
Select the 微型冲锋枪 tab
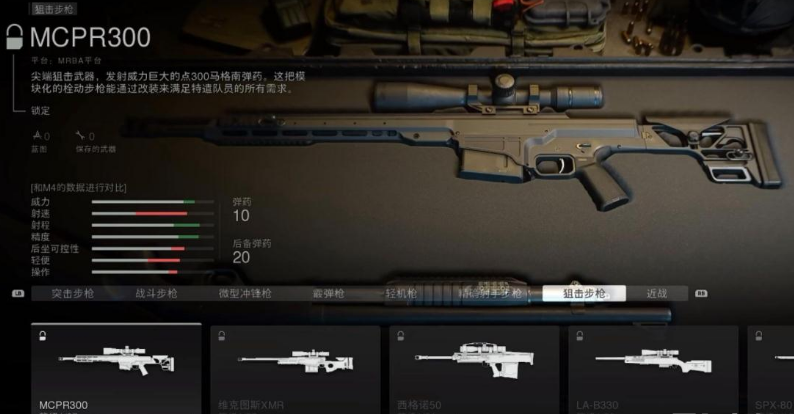(241, 294)
